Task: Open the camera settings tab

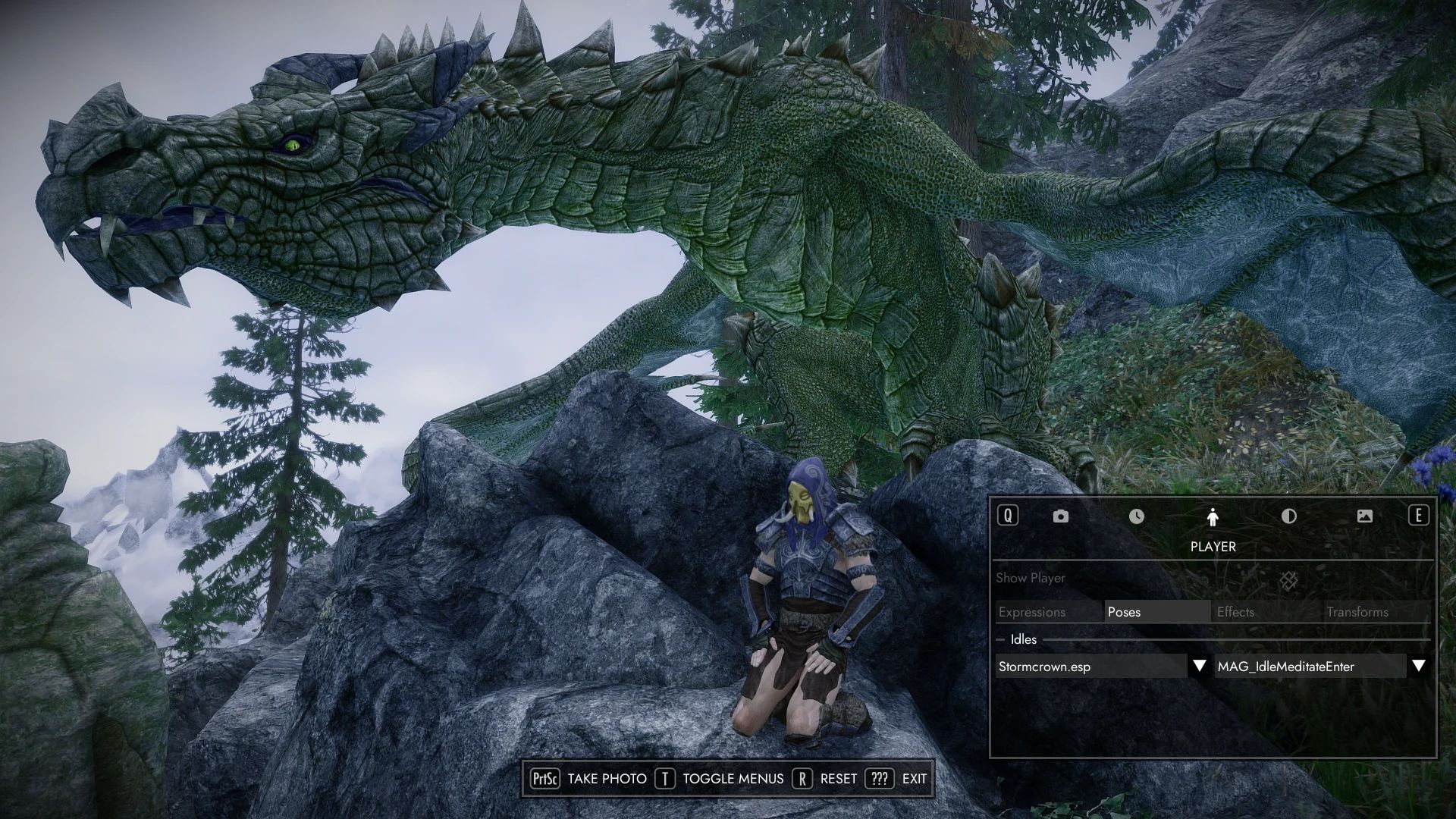Action: [1060, 516]
